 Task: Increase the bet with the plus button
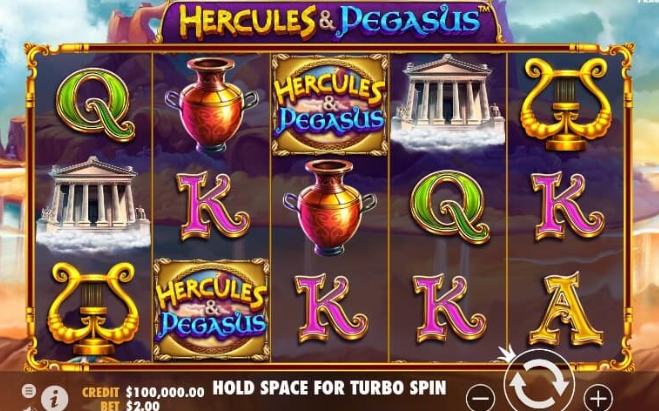(597, 396)
